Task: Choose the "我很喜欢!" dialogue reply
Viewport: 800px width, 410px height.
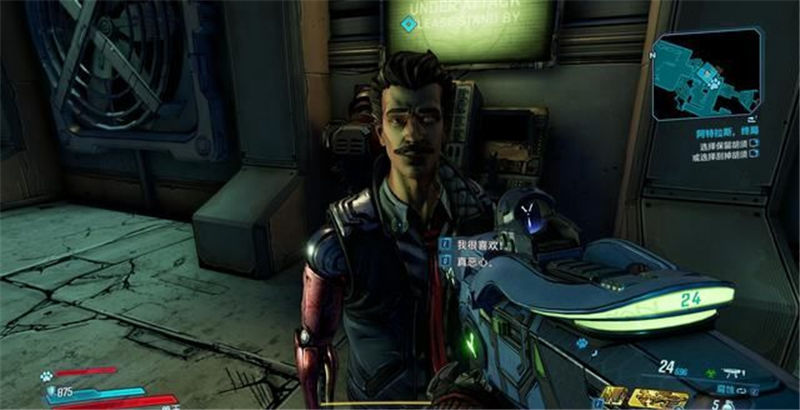Action: 478,243
